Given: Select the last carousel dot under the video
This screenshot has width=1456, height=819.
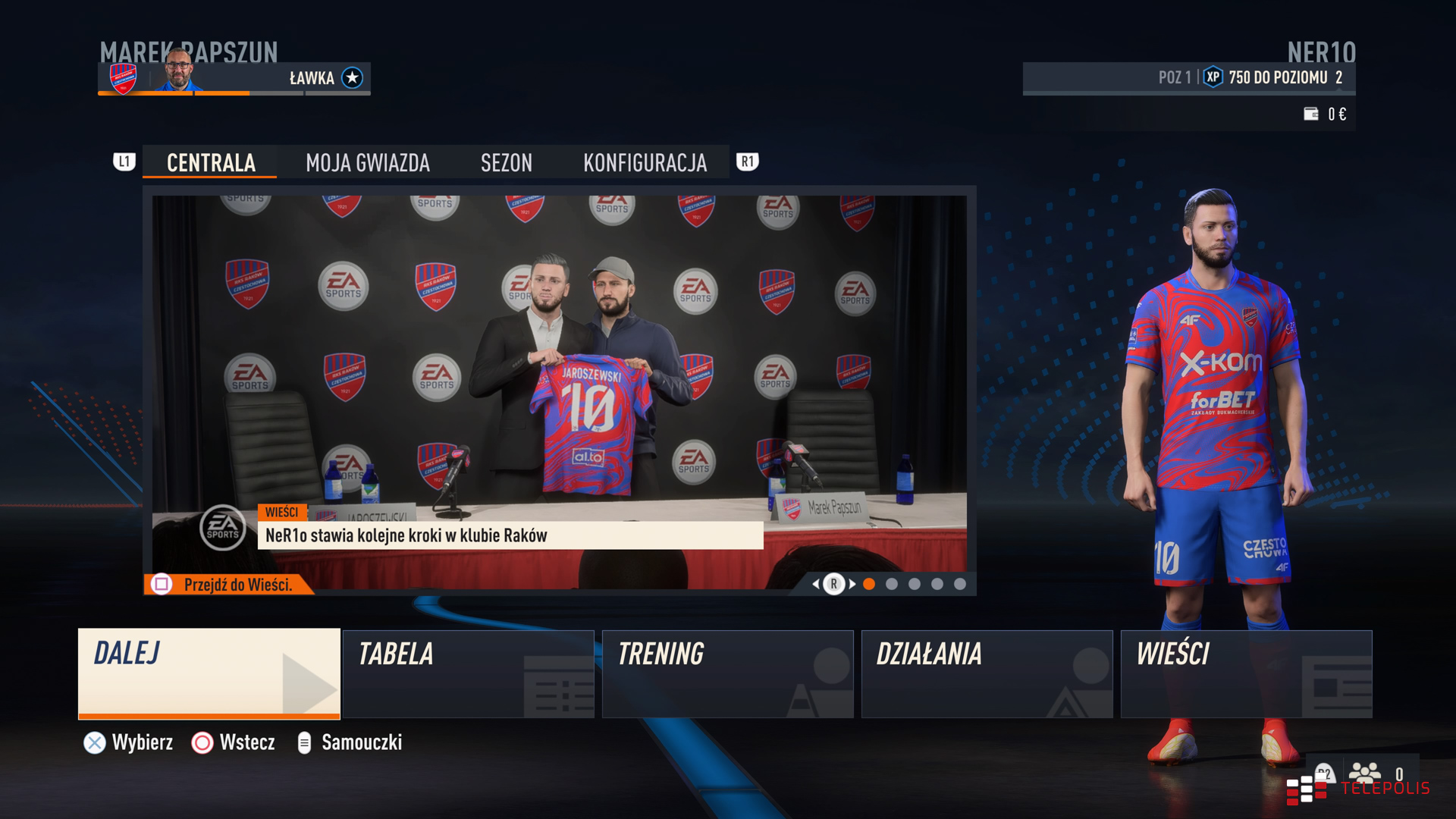Looking at the screenshot, I should coord(961,585).
